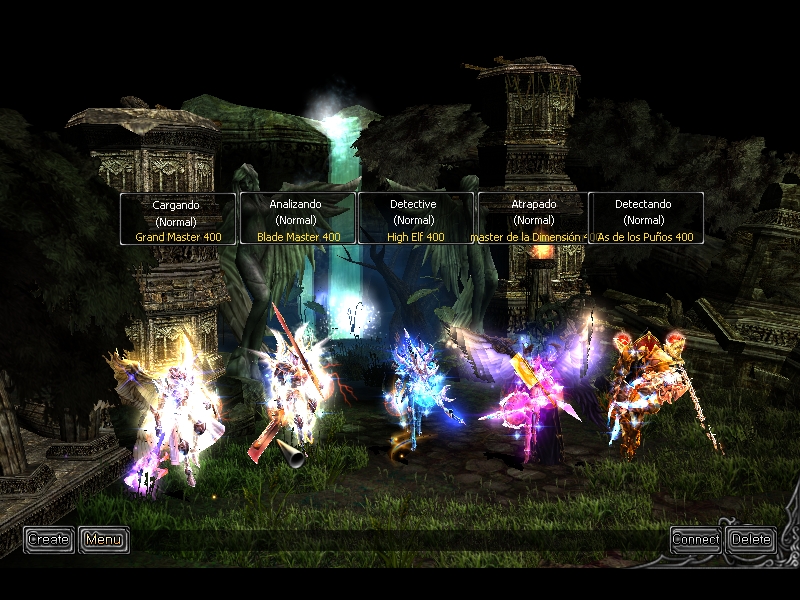Connect with the selected character
This screenshot has height=600, width=800.
point(696,540)
